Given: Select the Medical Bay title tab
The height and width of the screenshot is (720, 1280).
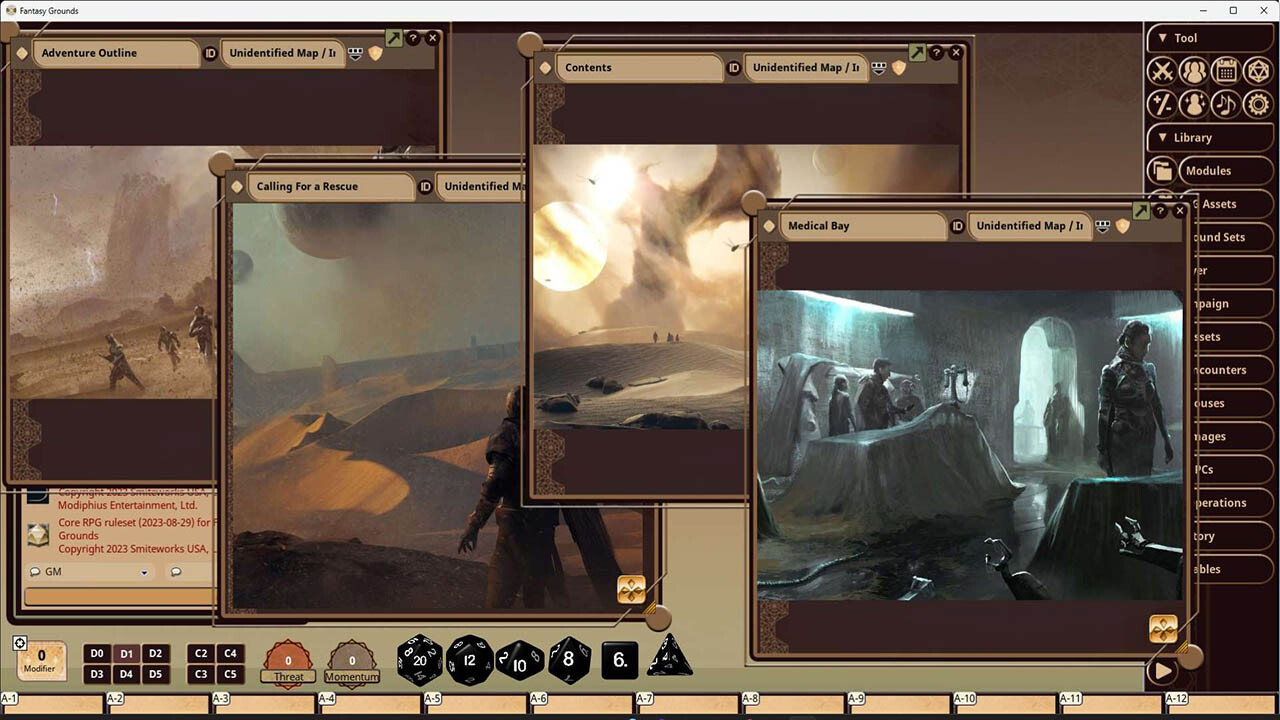Looking at the screenshot, I should coord(862,226).
